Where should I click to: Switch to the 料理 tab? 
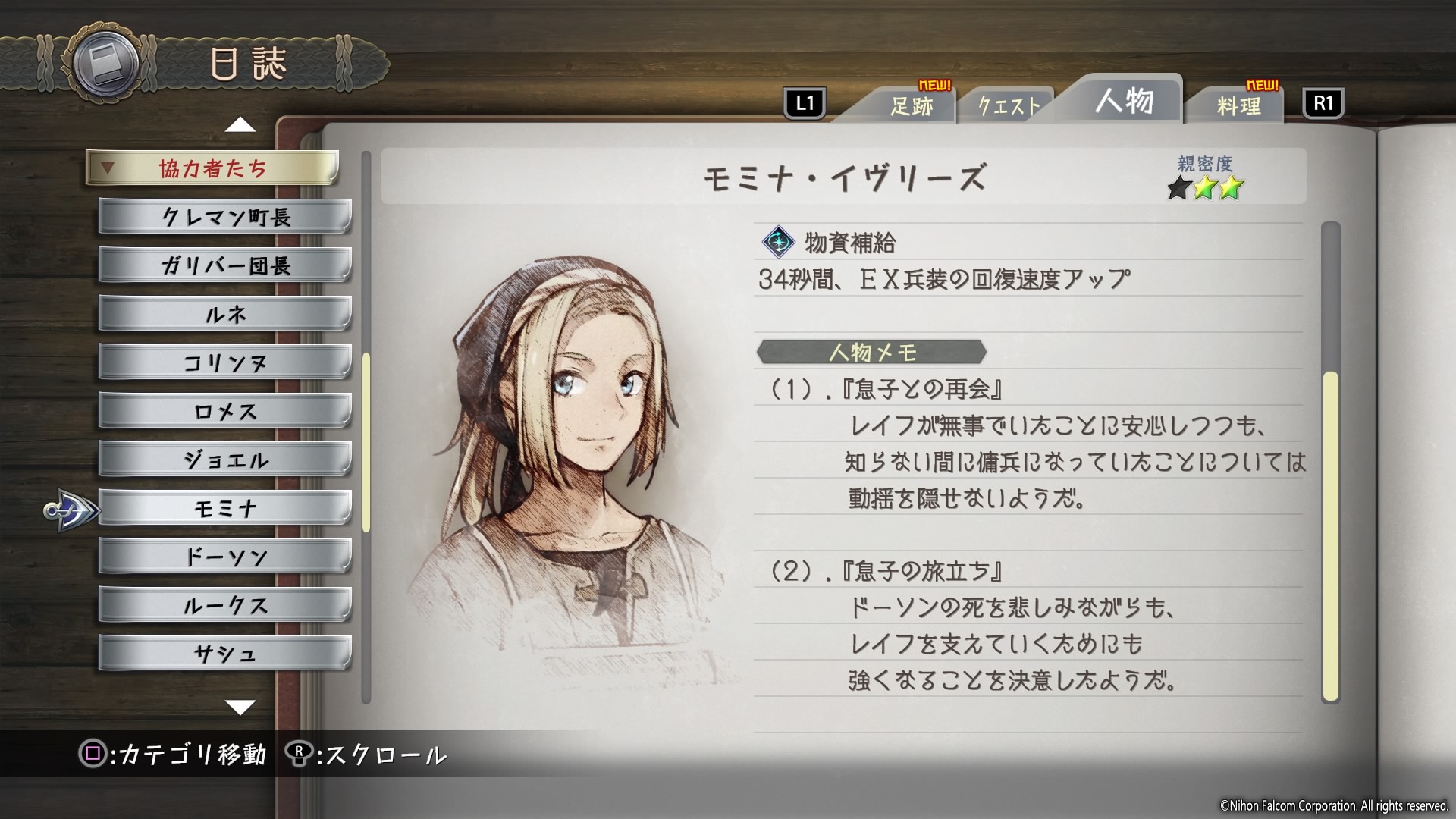click(x=1238, y=106)
